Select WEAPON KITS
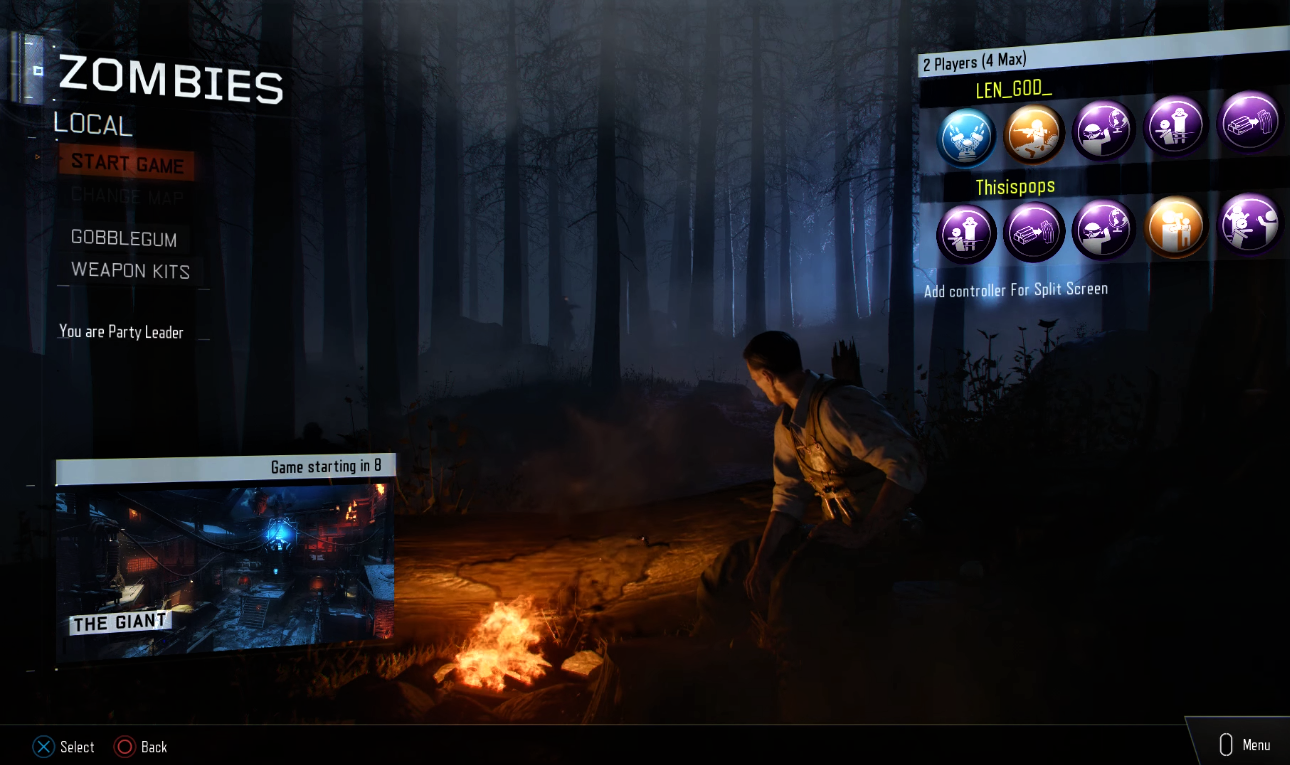 click(129, 271)
